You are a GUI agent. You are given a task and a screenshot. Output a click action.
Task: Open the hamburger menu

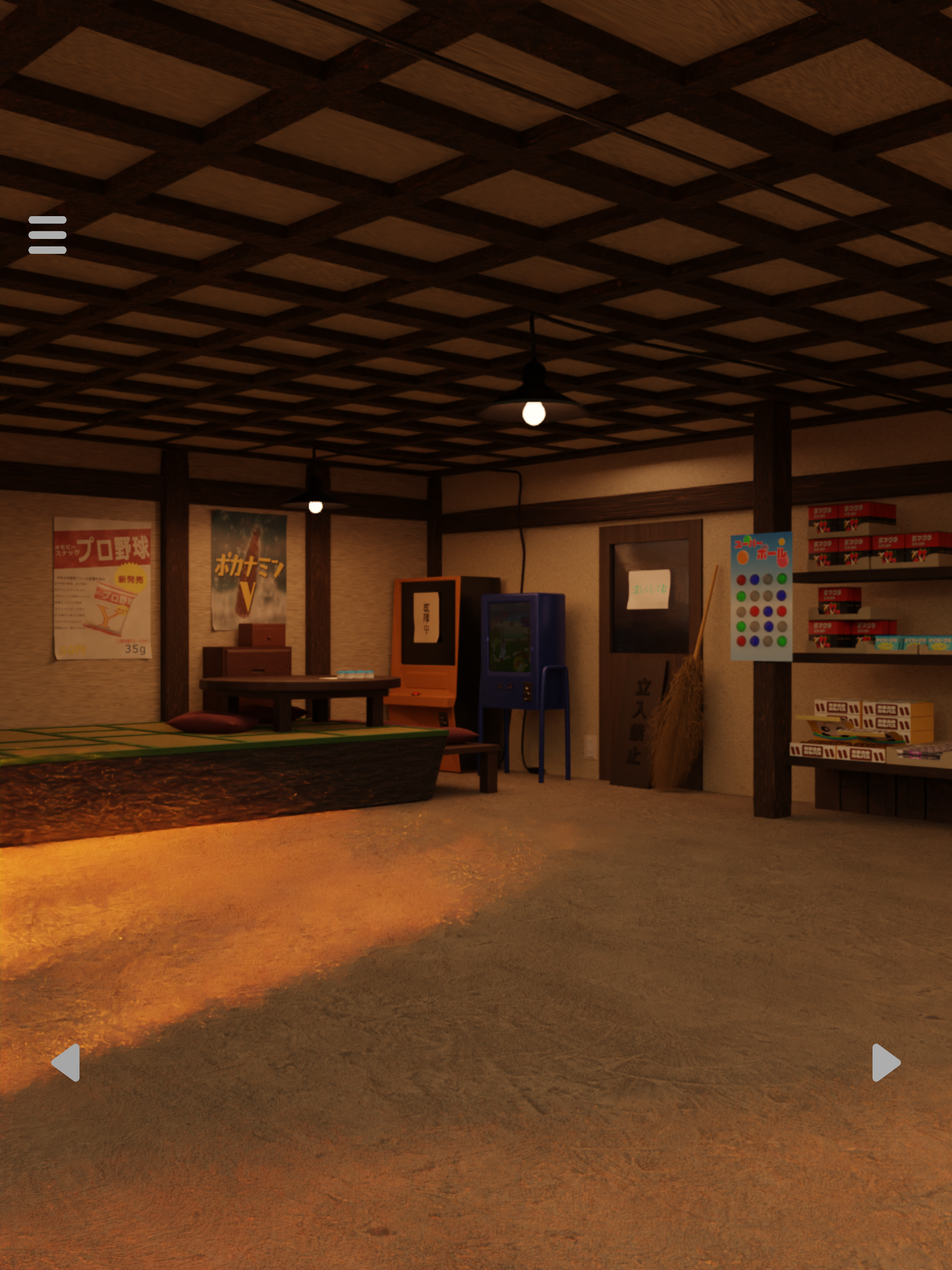tap(47, 235)
